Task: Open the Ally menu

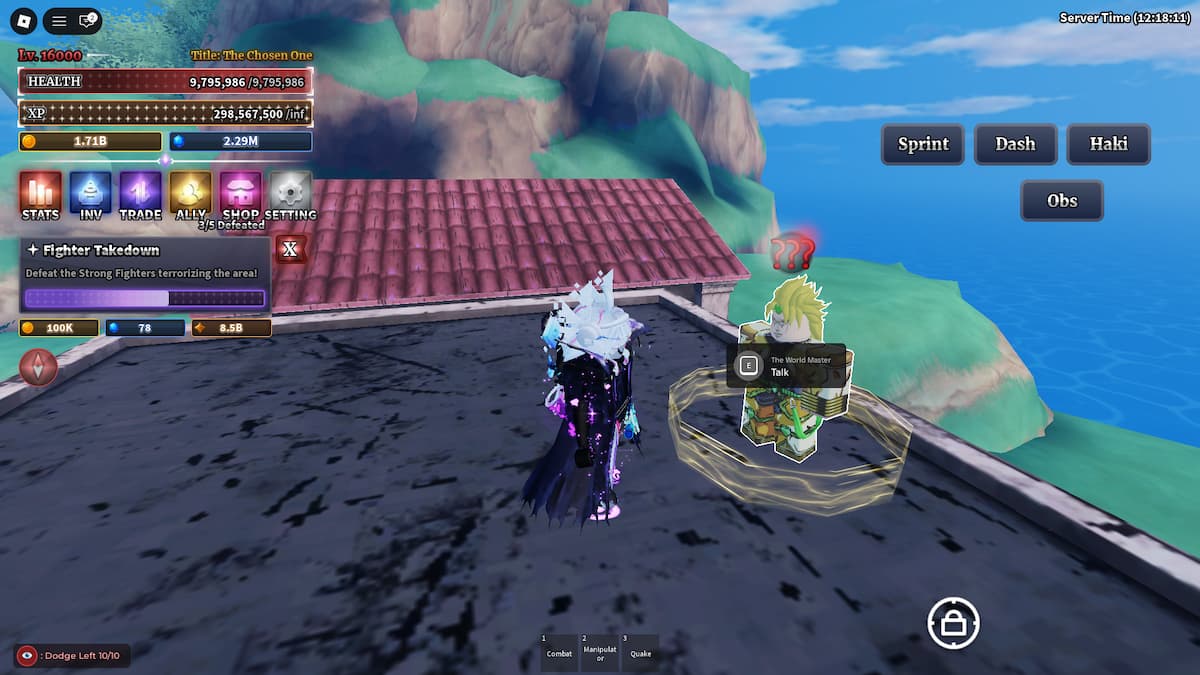Action: tap(190, 193)
